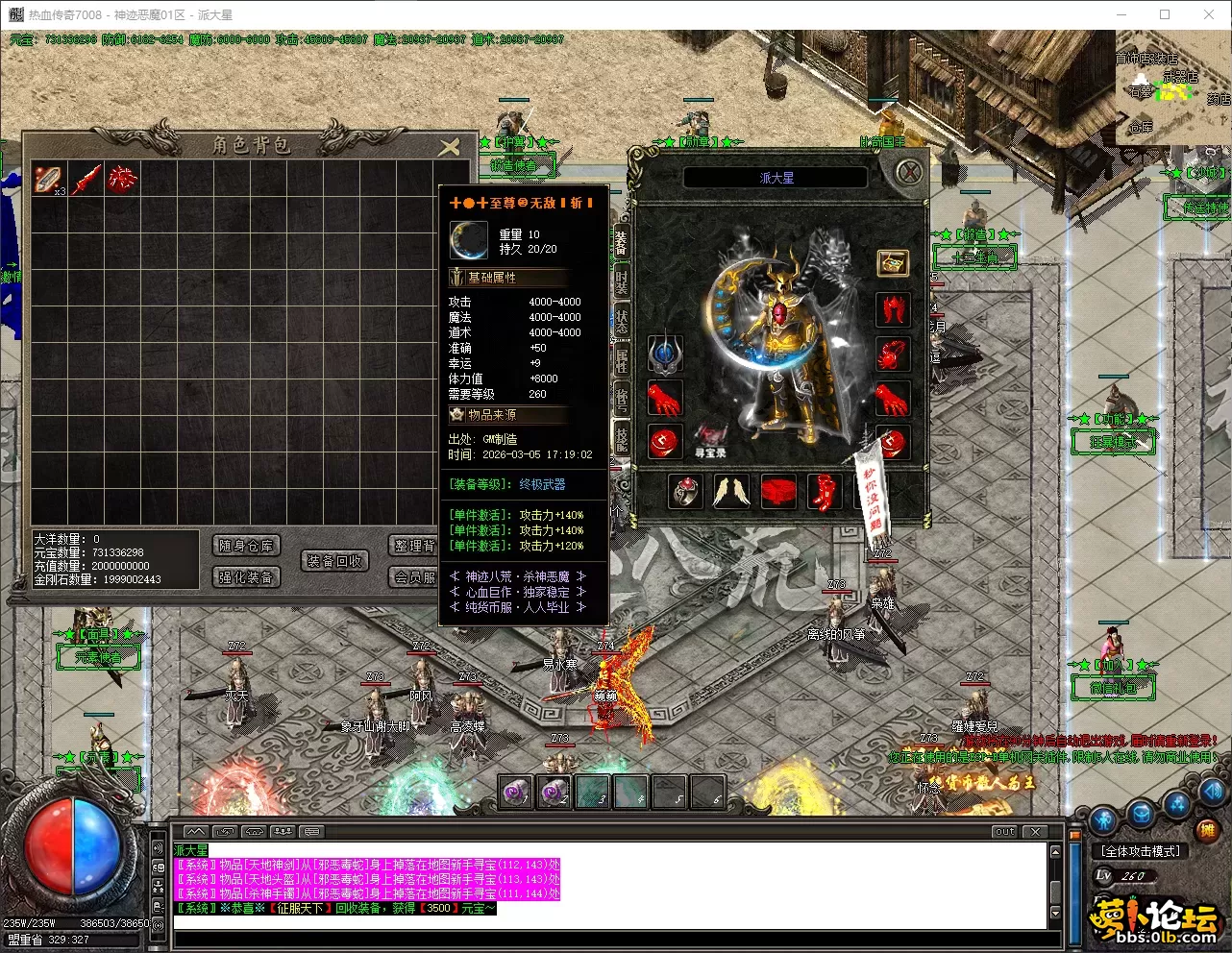Image resolution: width=1232 pixels, height=953 pixels.
Task: Select the equipped ring with red gem
Action: 685,492
